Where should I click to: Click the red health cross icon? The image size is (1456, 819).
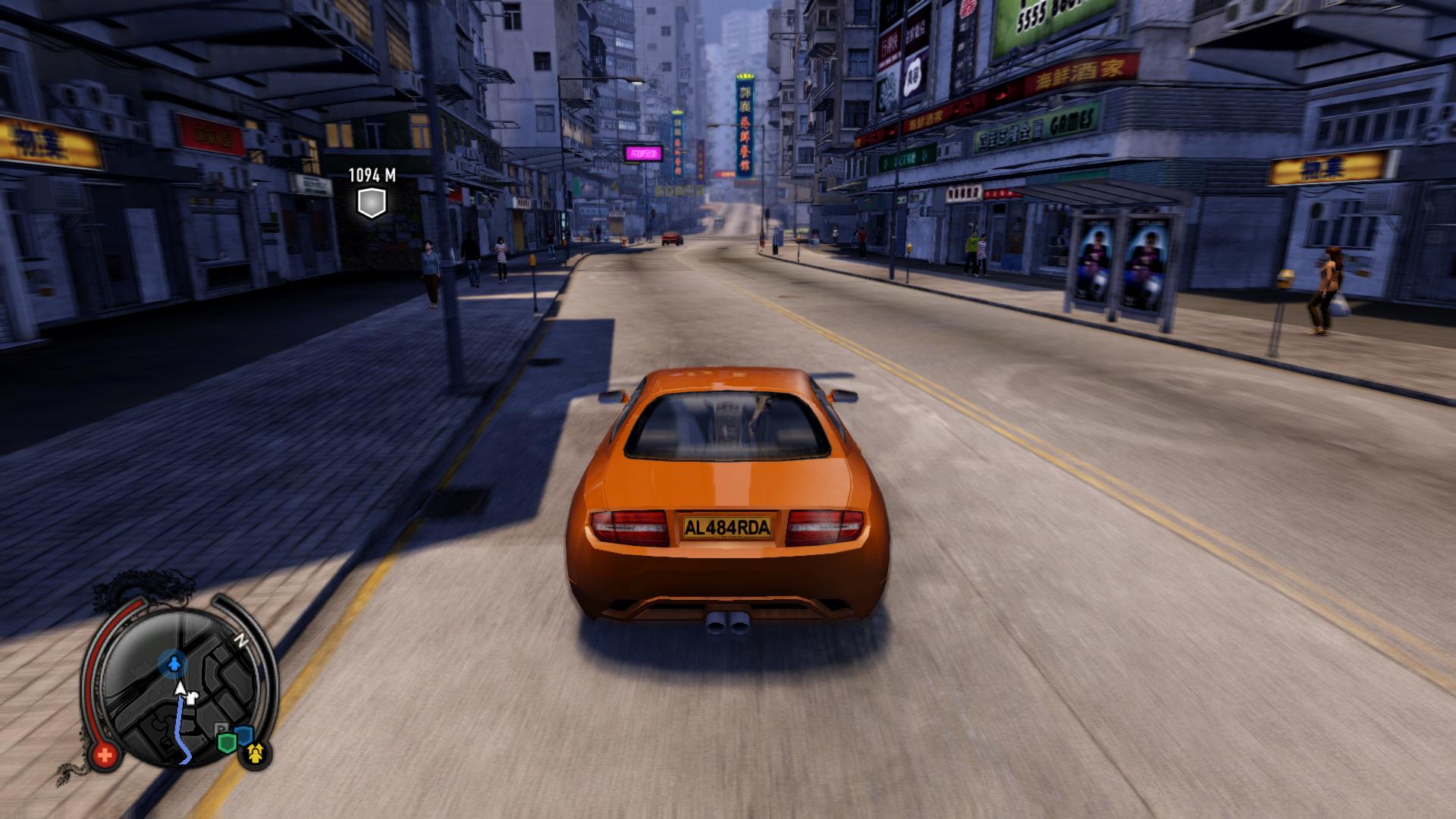[105, 755]
